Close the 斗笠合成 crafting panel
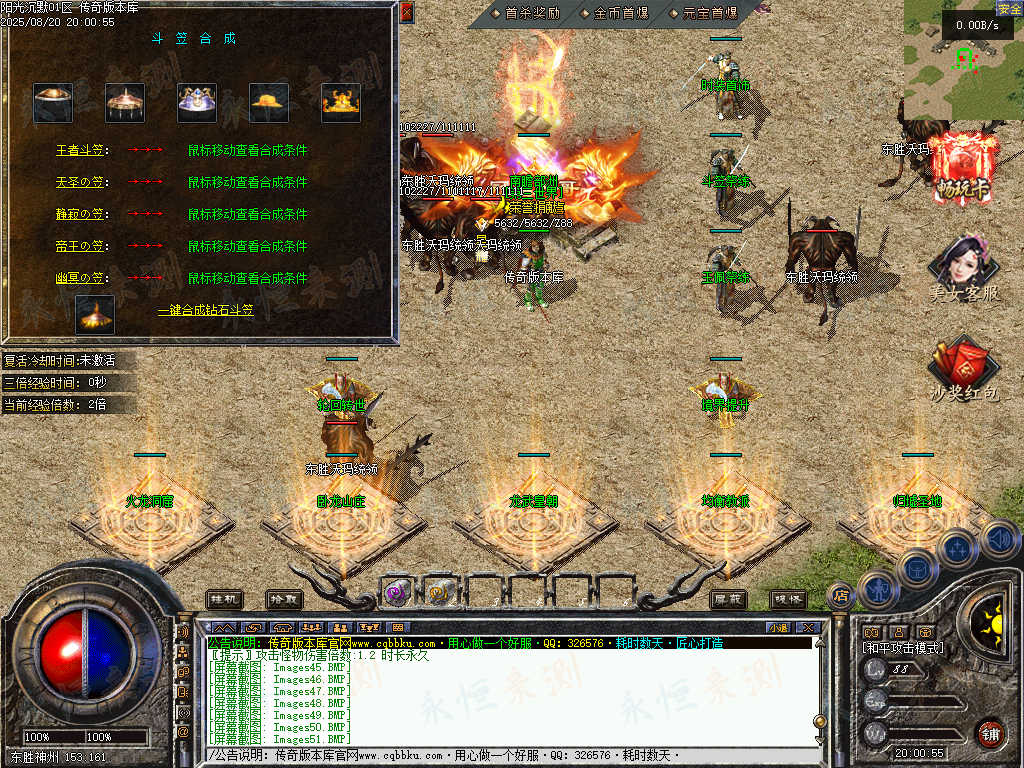 406,12
